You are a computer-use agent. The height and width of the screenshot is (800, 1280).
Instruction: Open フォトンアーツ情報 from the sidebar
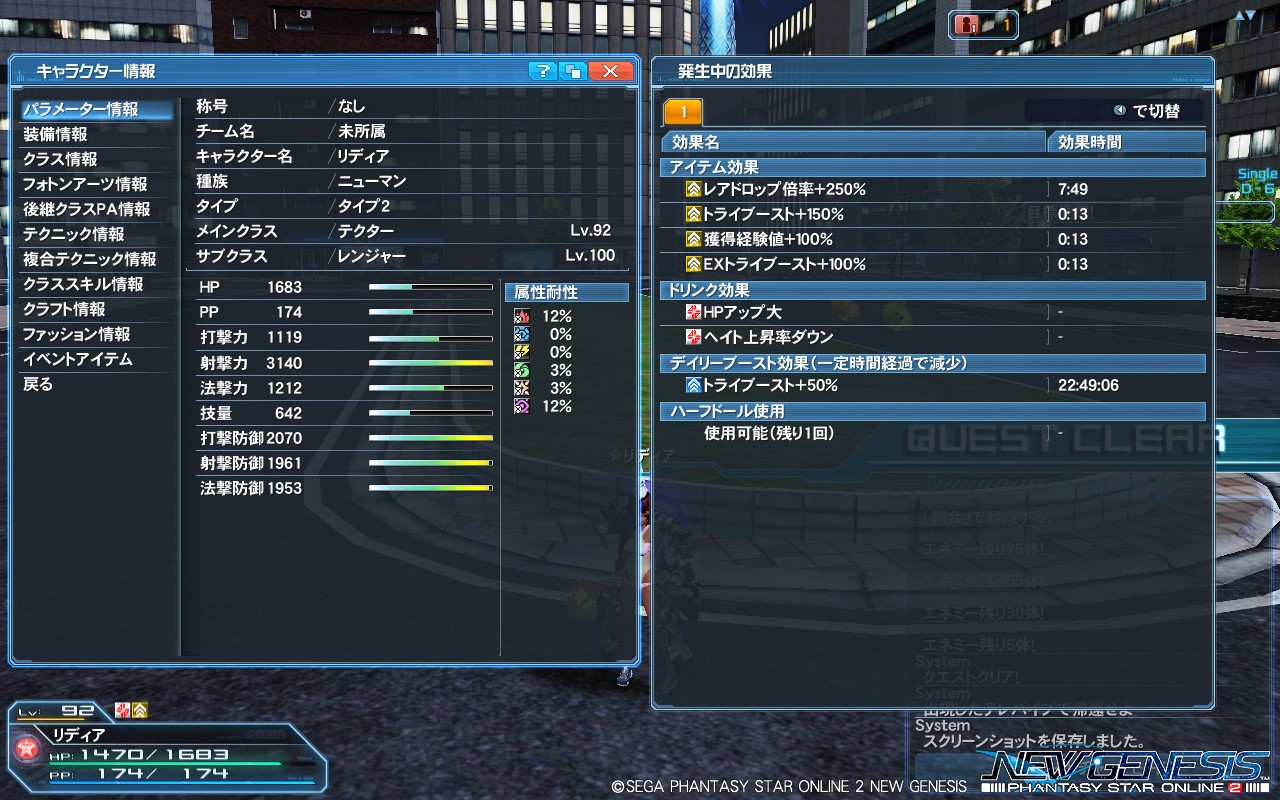click(x=90, y=184)
